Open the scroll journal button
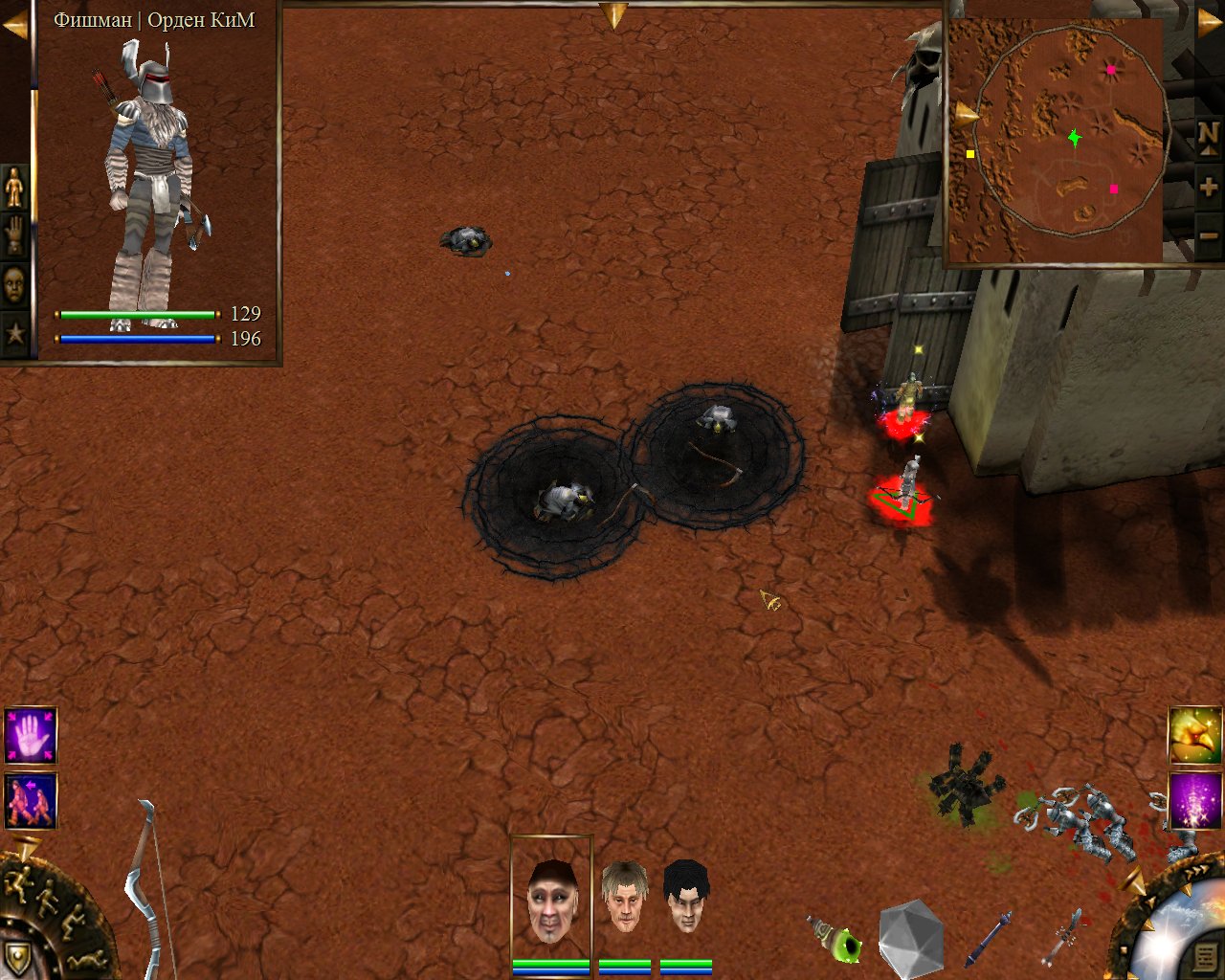 click(1204, 955)
